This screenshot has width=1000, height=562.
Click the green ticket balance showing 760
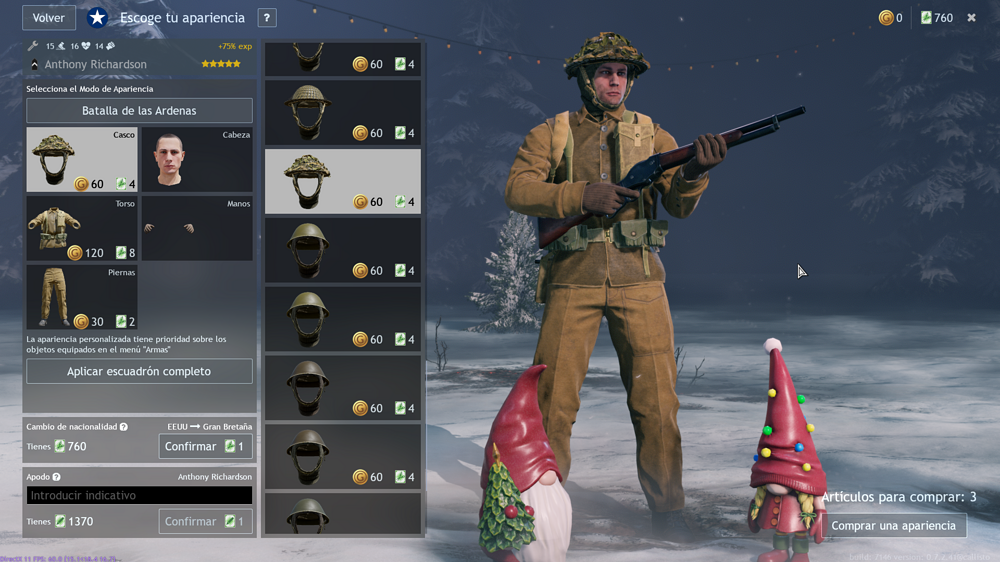coord(936,18)
